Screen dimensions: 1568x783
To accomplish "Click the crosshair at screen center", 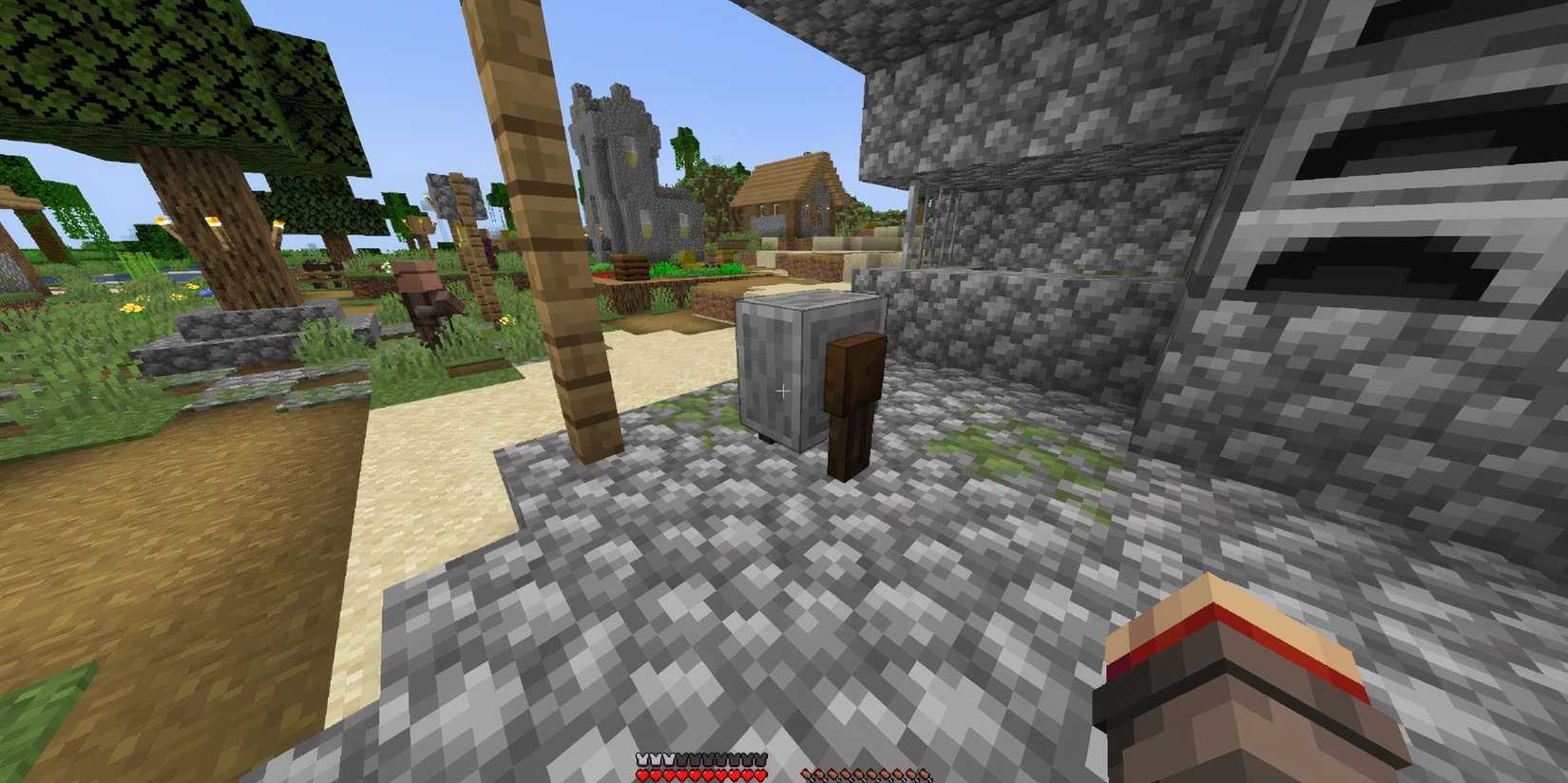I will [x=783, y=390].
